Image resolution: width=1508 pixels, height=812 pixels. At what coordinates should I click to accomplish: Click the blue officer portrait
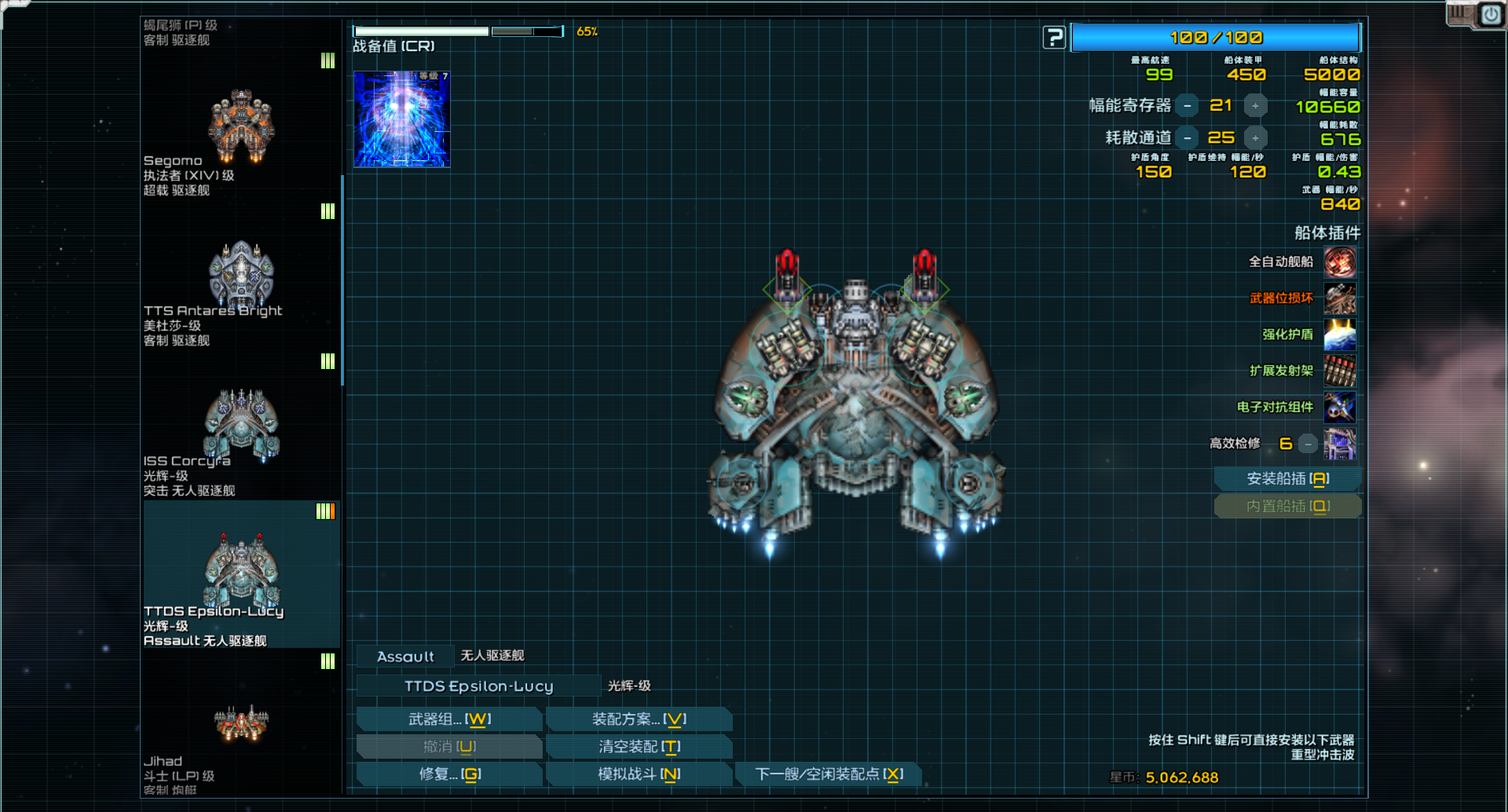[x=401, y=119]
